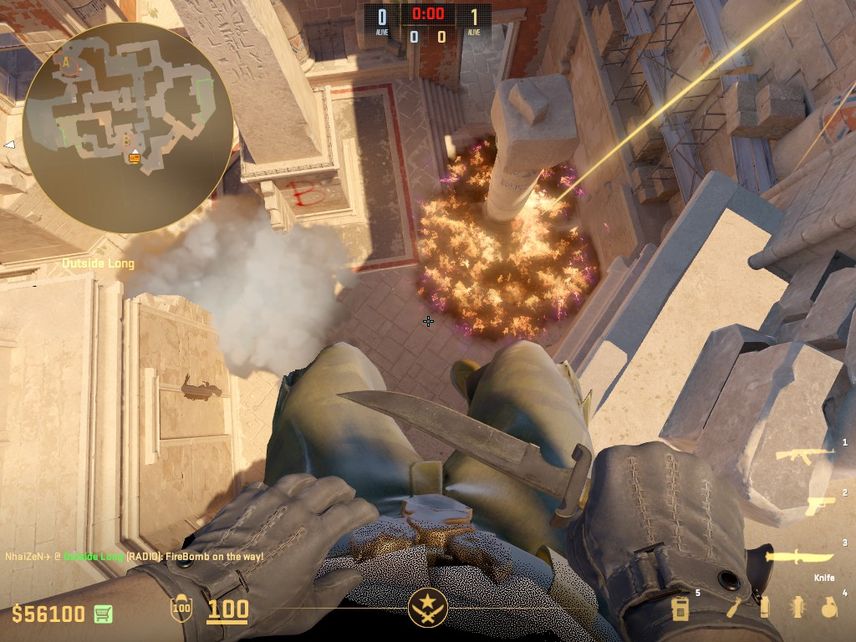Screen dimensions: 856x642
Task: Select the HE grenade icon
Action: pyautogui.click(x=828, y=607)
